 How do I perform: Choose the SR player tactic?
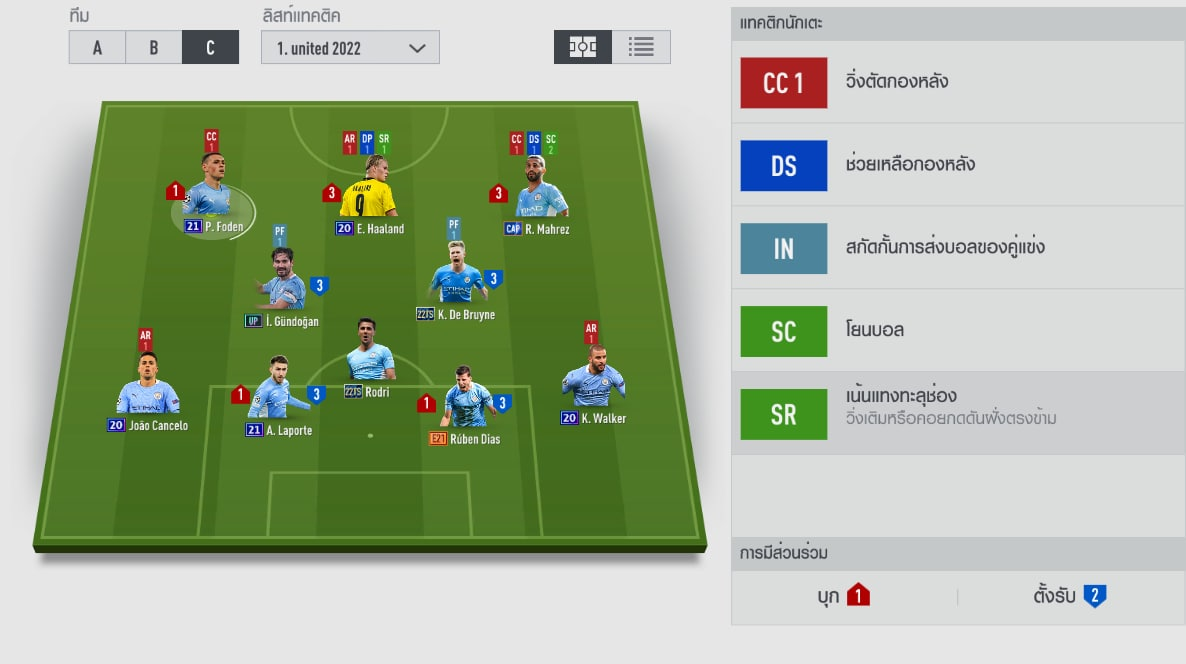pyautogui.click(x=784, y=413)
